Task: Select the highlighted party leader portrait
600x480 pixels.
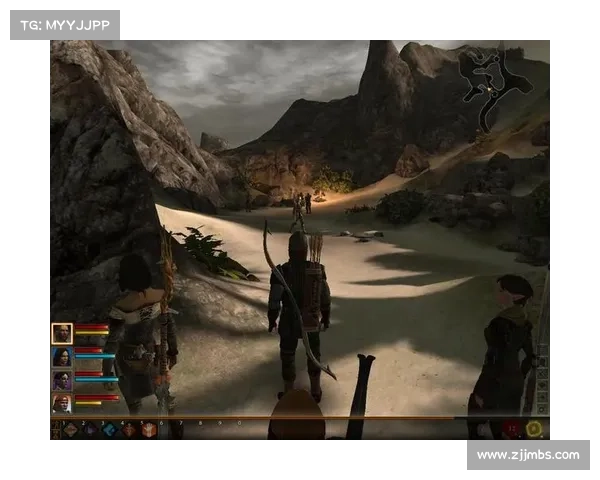Action: (x=62, y=334)
